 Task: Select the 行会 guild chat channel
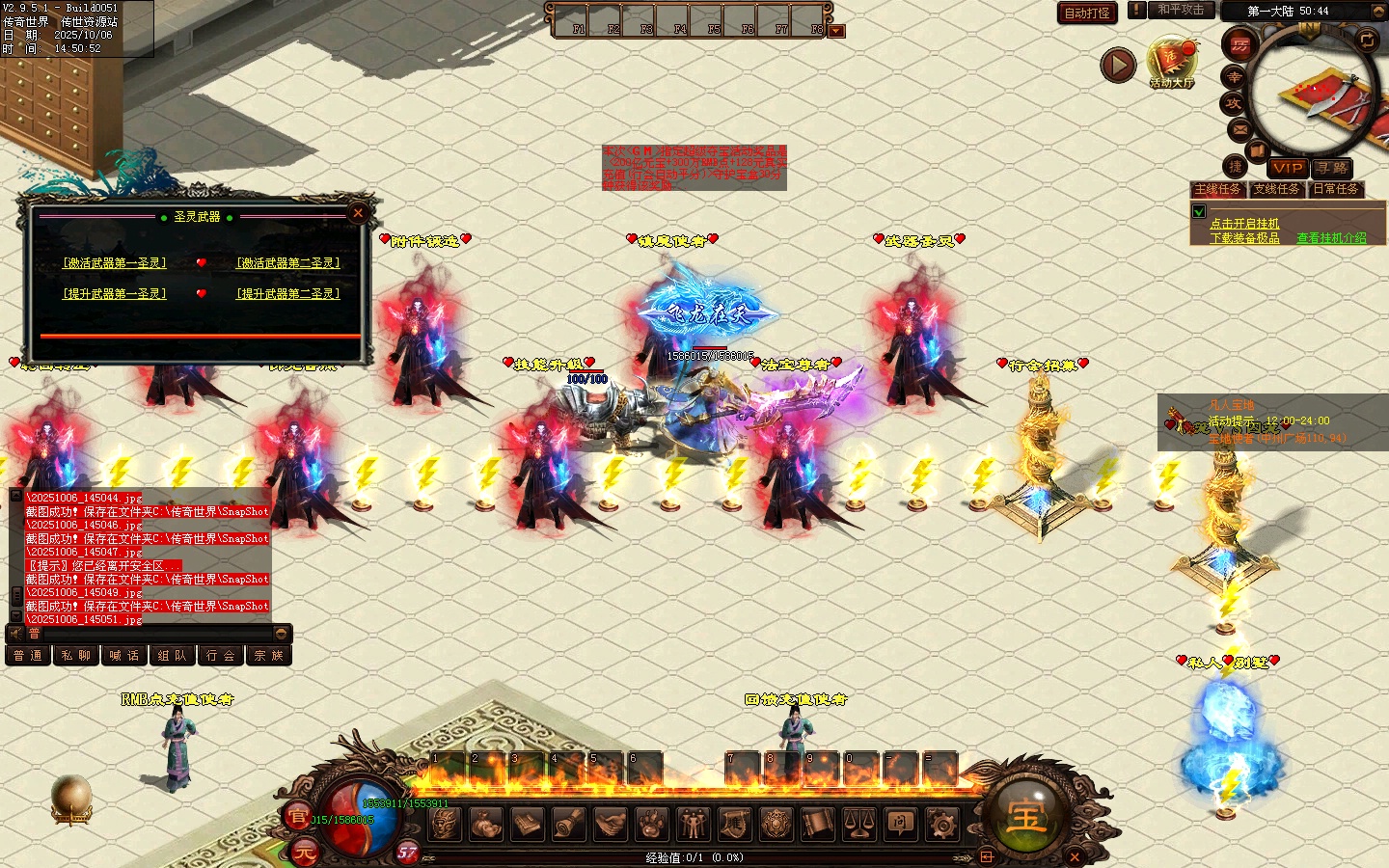coord(222,656)
